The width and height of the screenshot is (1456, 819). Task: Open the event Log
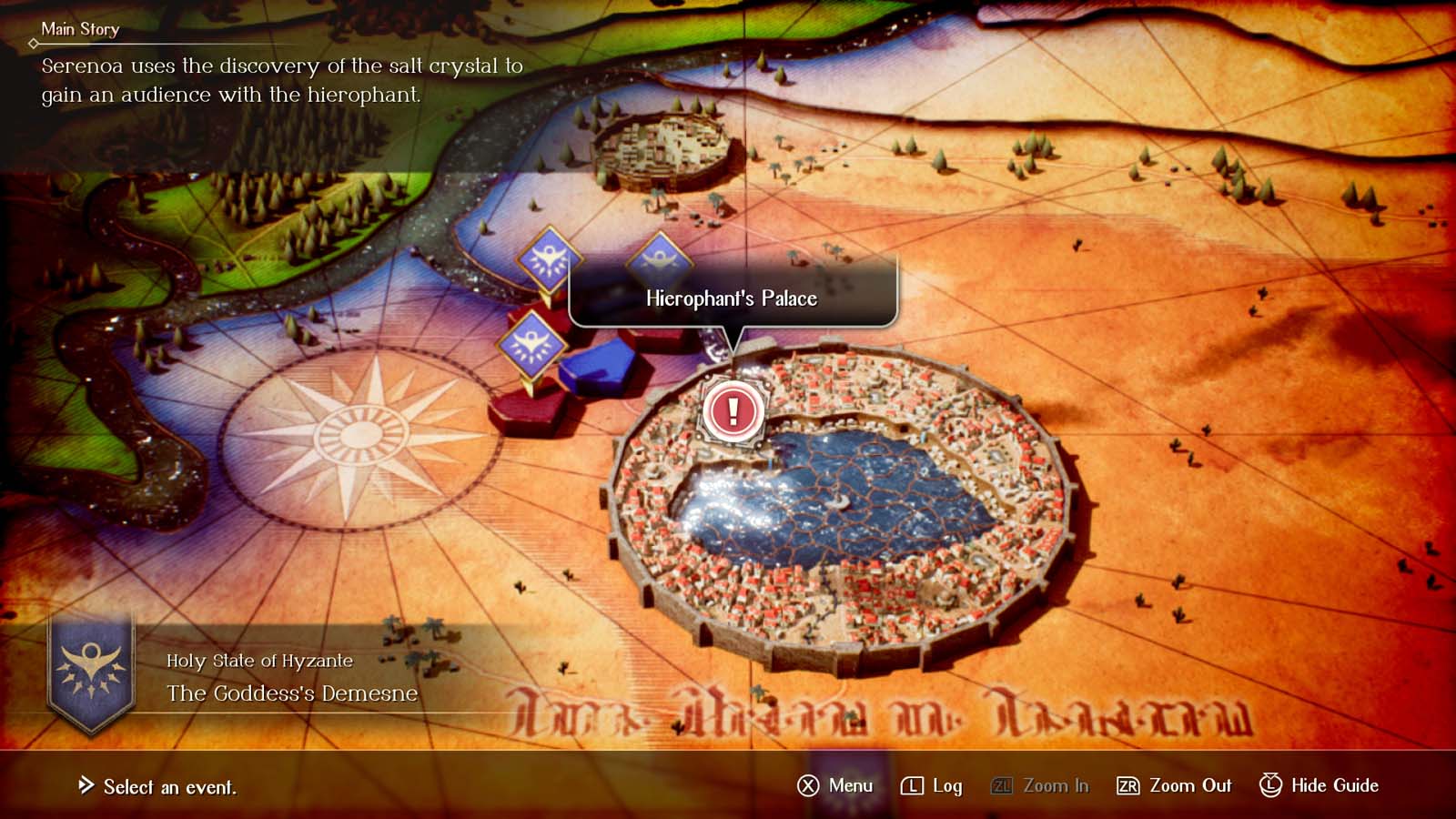(950, 785)
